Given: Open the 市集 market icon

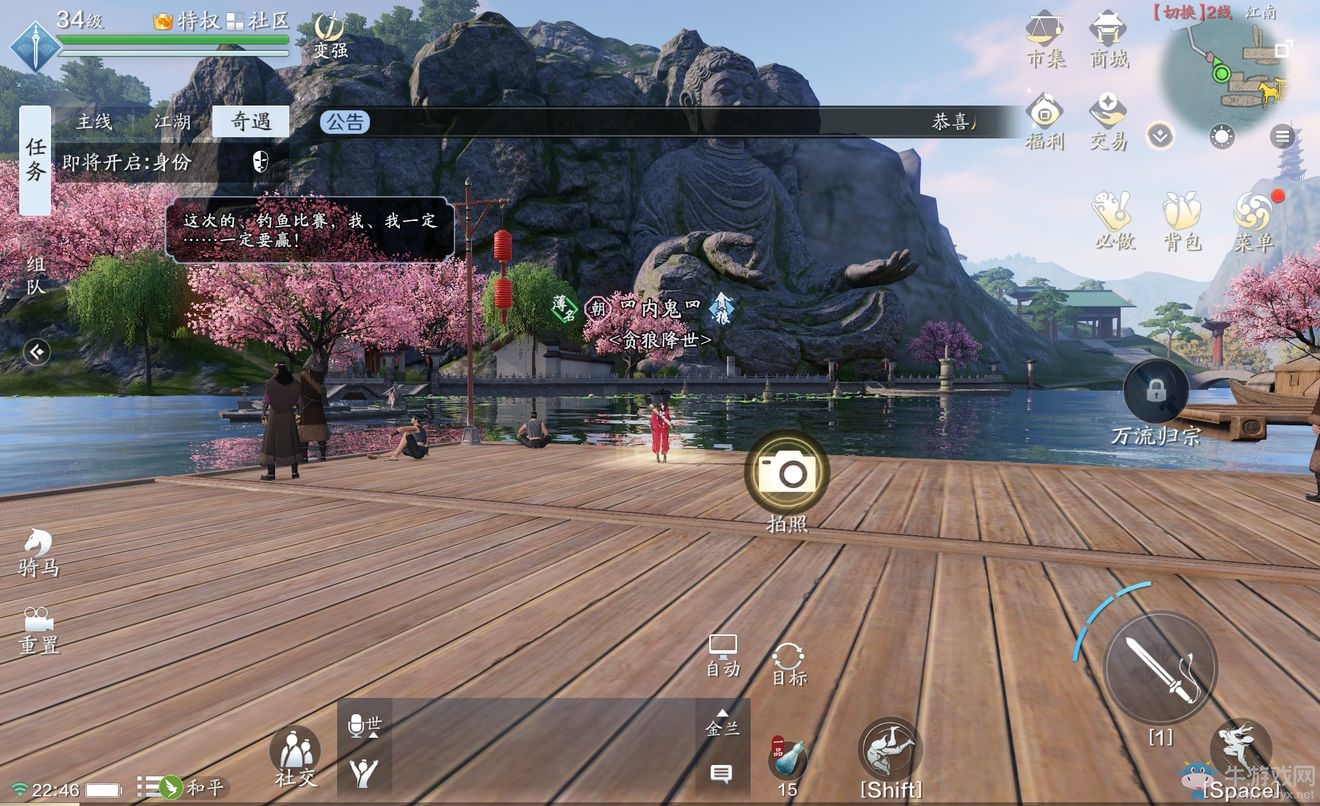Looking at the screenshot, I should (x=1045, y=39).
